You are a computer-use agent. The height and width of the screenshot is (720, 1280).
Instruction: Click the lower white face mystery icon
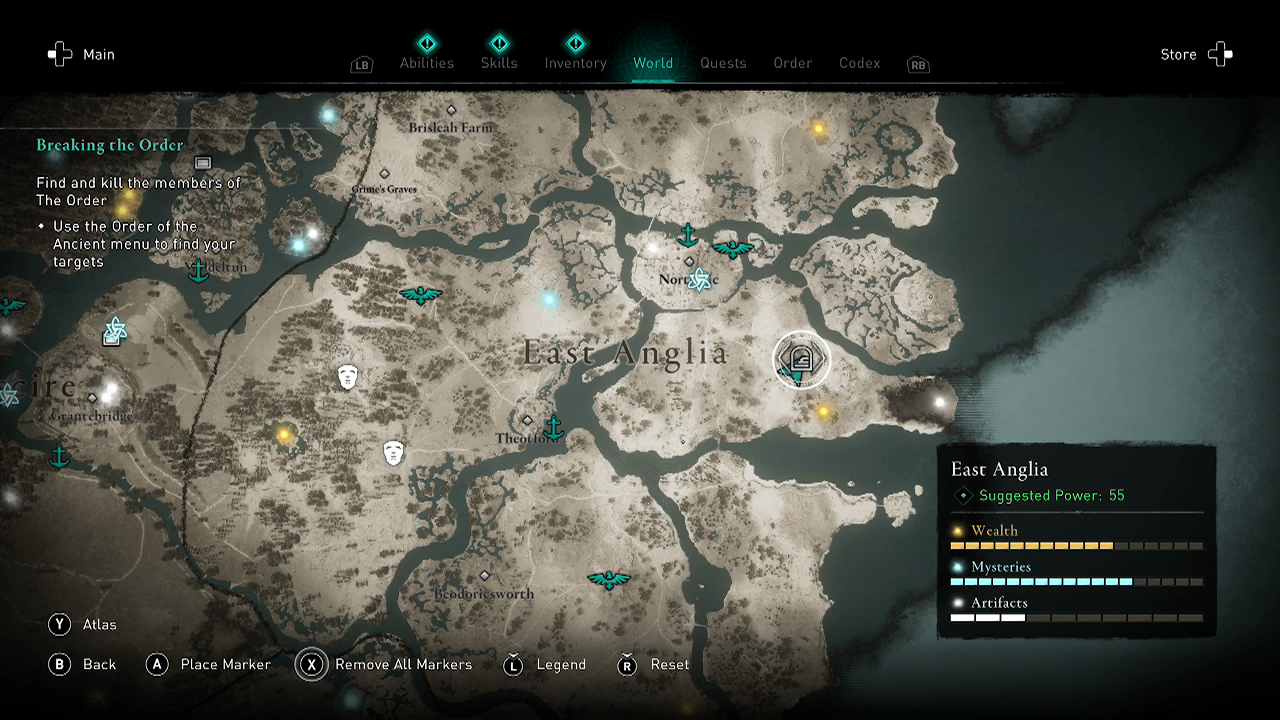point(393,452)
